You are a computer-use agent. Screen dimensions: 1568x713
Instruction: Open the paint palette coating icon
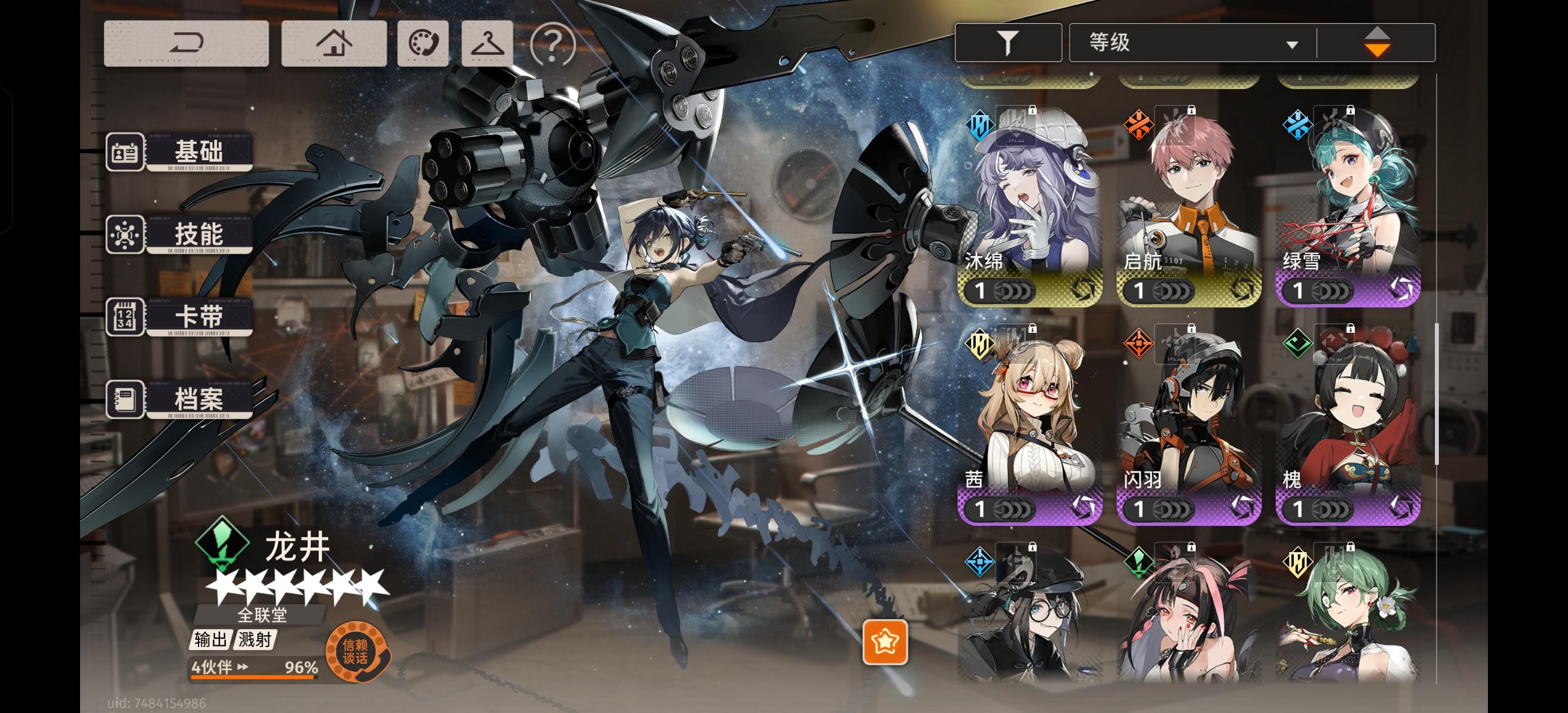pos(422,43)
